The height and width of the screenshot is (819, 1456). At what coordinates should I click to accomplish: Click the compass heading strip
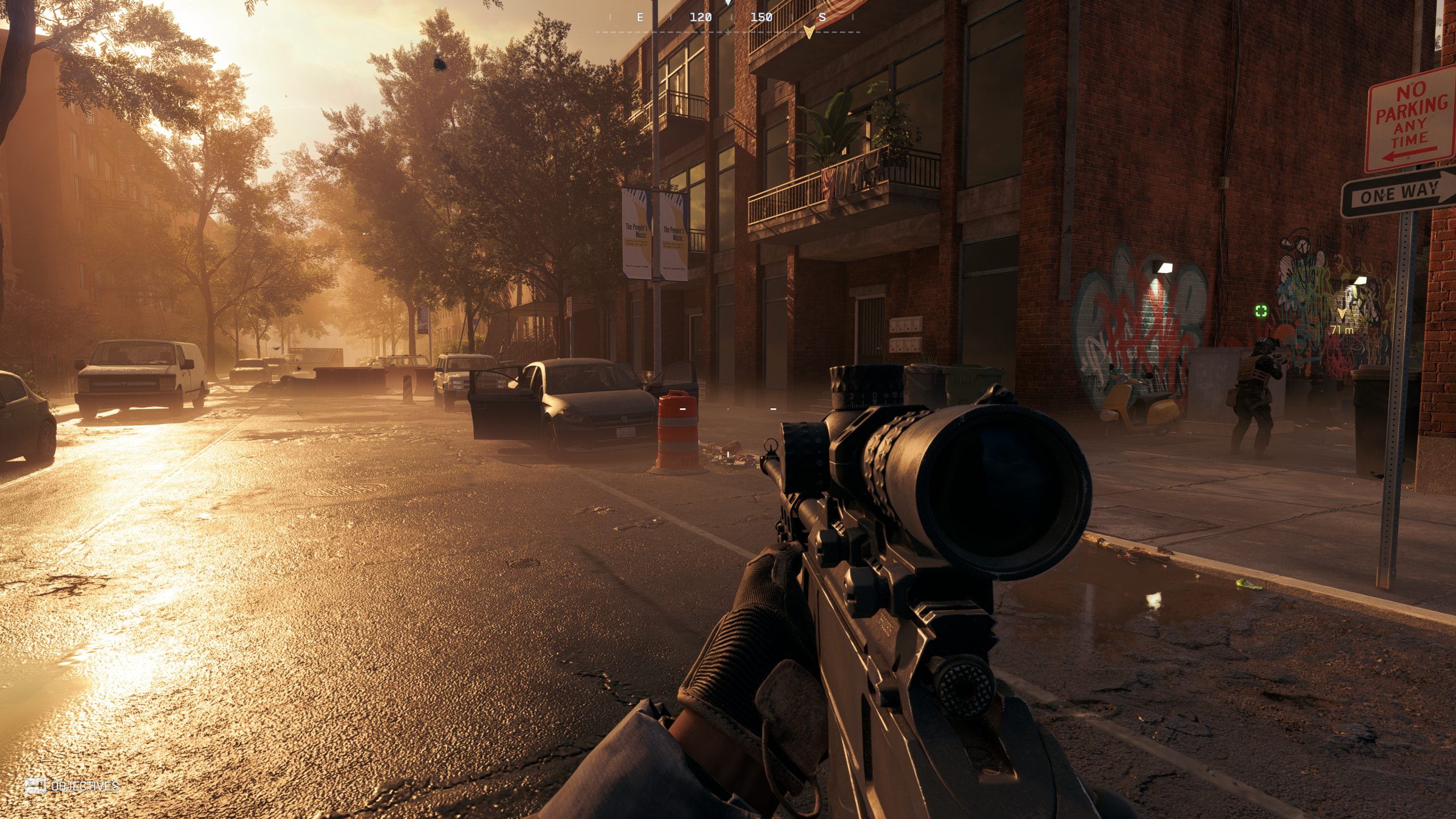click(x=728, y=18)
